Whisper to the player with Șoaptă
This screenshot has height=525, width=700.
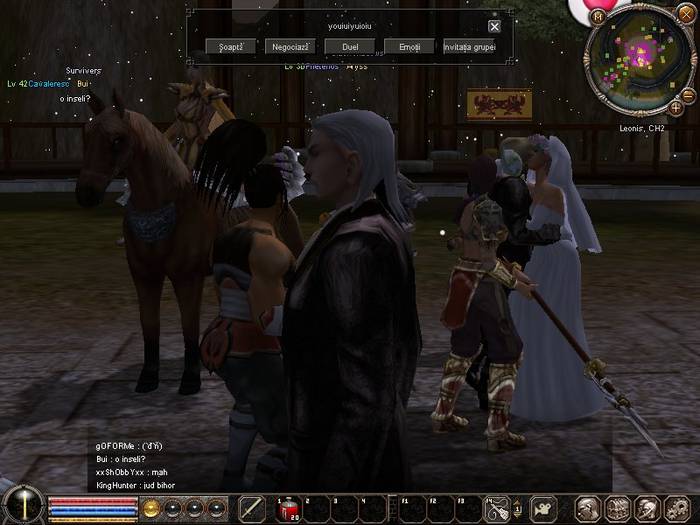tap(231, 47)
